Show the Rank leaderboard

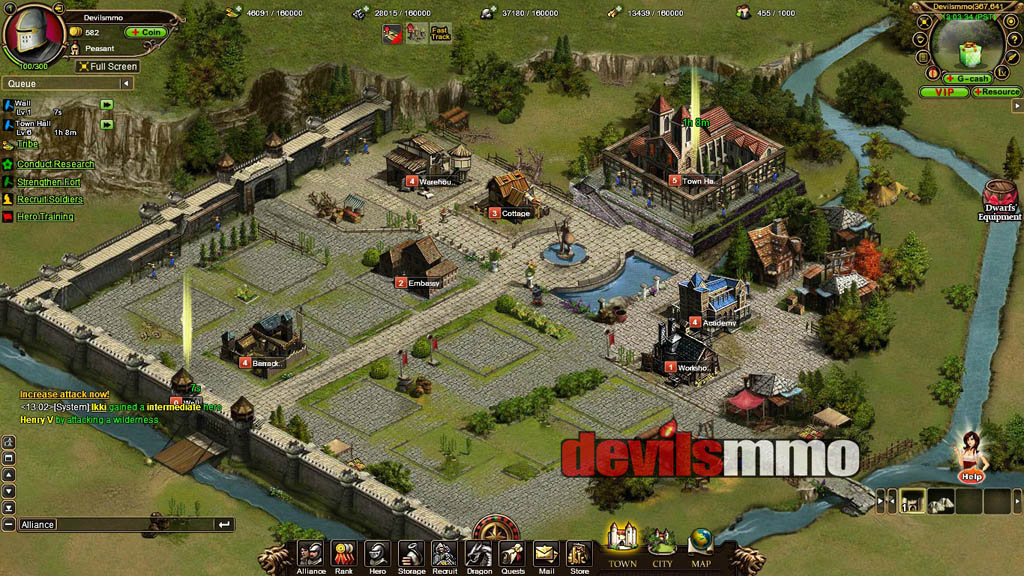tap(344, 555)
